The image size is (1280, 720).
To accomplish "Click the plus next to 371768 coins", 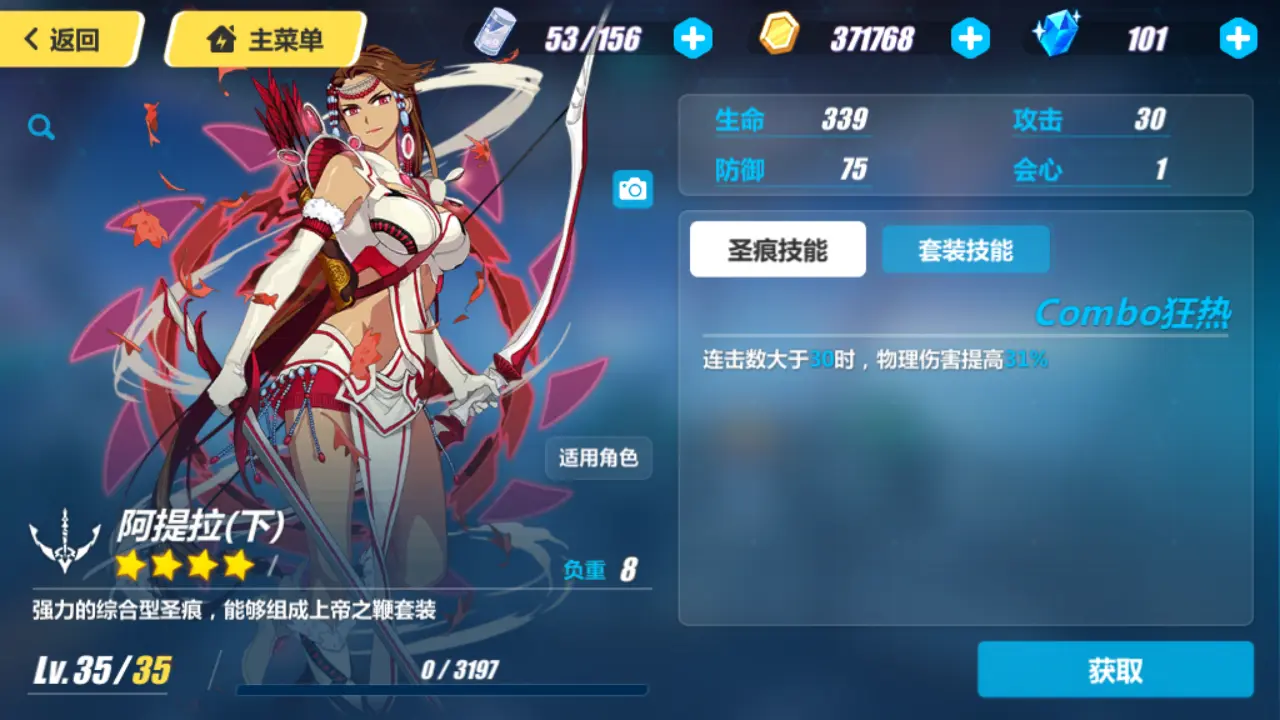I will (x=970, y=36).
